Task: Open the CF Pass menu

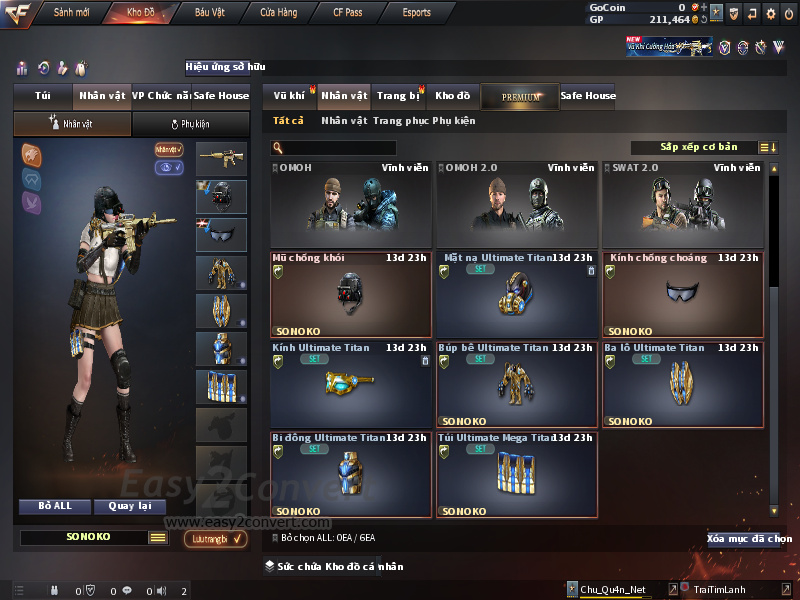Action: (349, 12)
